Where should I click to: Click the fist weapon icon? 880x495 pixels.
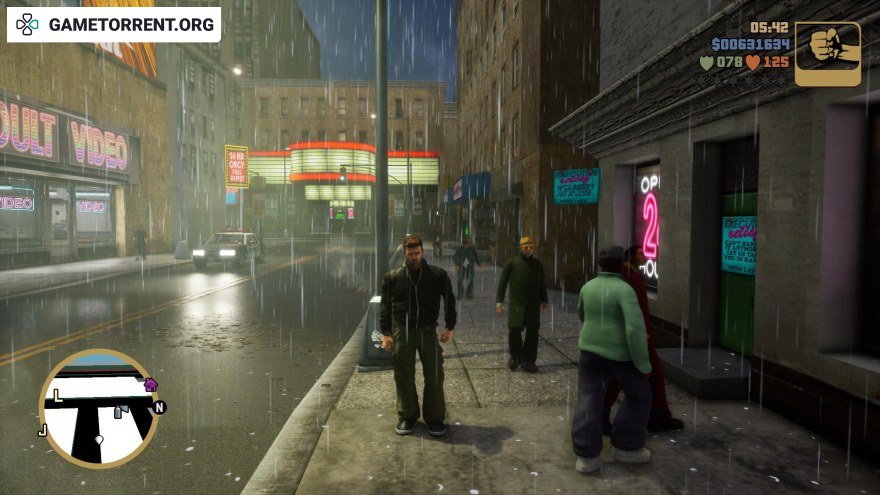827,54
